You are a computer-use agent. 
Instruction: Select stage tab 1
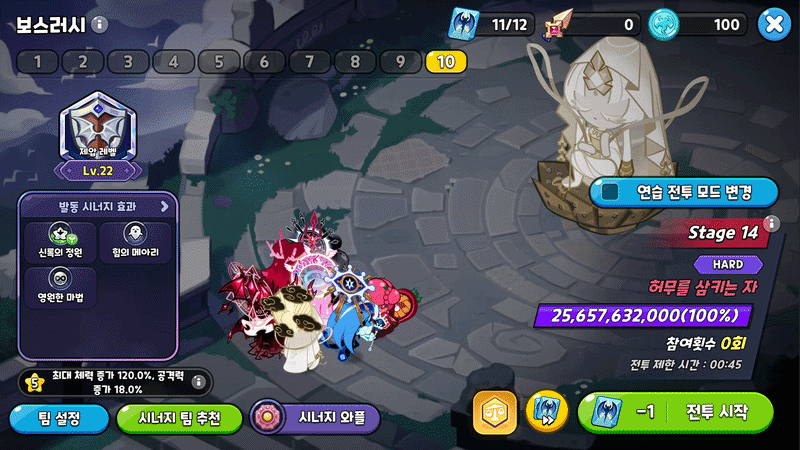[38, 62]
